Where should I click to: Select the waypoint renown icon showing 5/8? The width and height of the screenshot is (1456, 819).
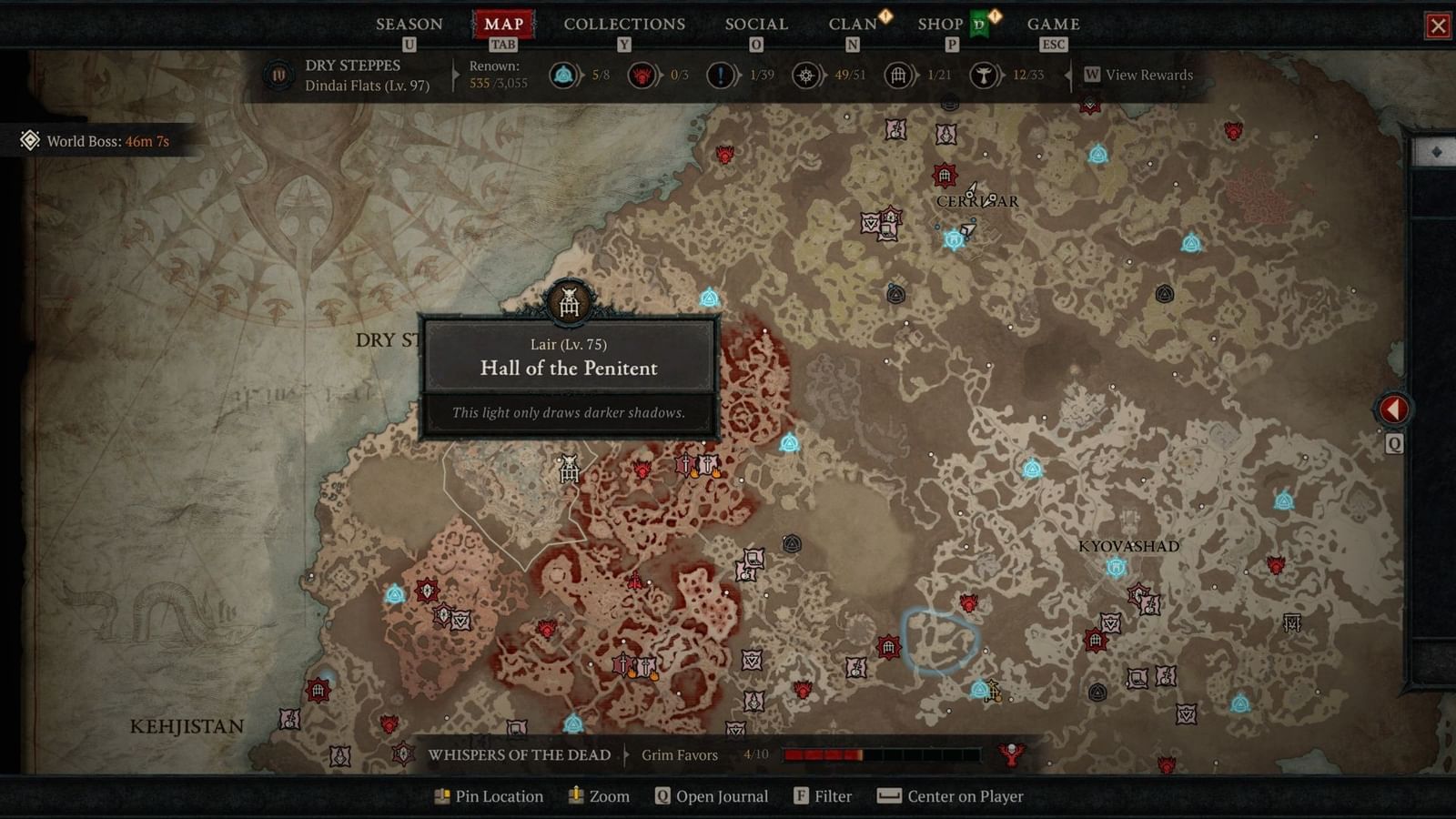click(565, 76)
